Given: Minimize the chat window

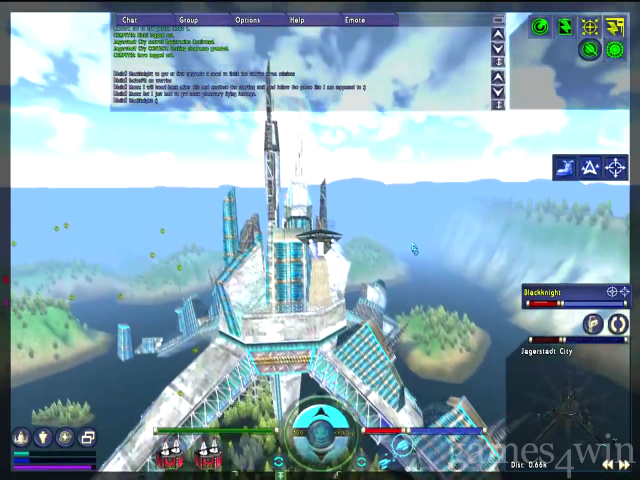Looking at the screenshot, I should click(499, 20).
